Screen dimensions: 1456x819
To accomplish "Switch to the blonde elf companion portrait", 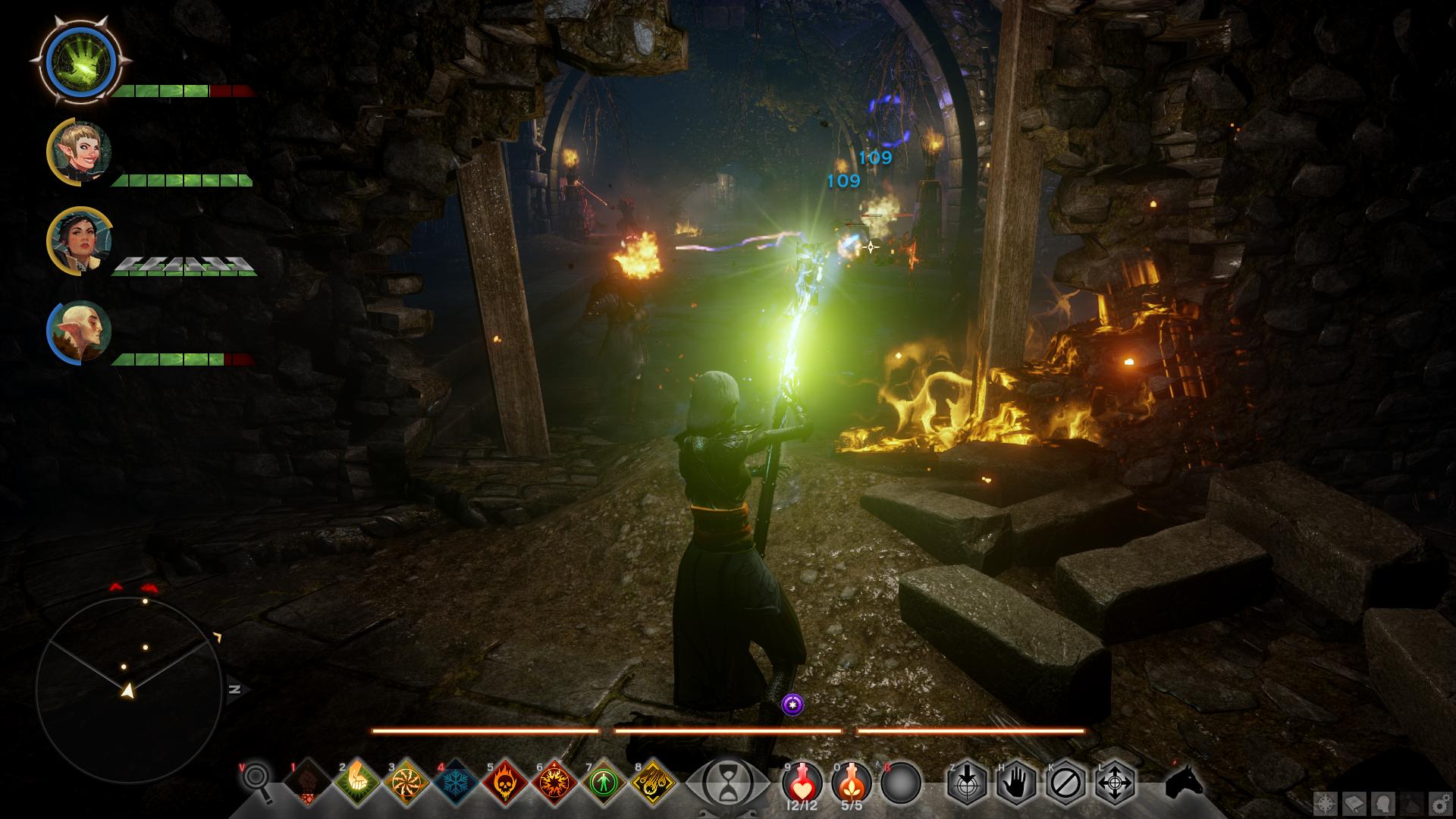I will coord(80,150).
